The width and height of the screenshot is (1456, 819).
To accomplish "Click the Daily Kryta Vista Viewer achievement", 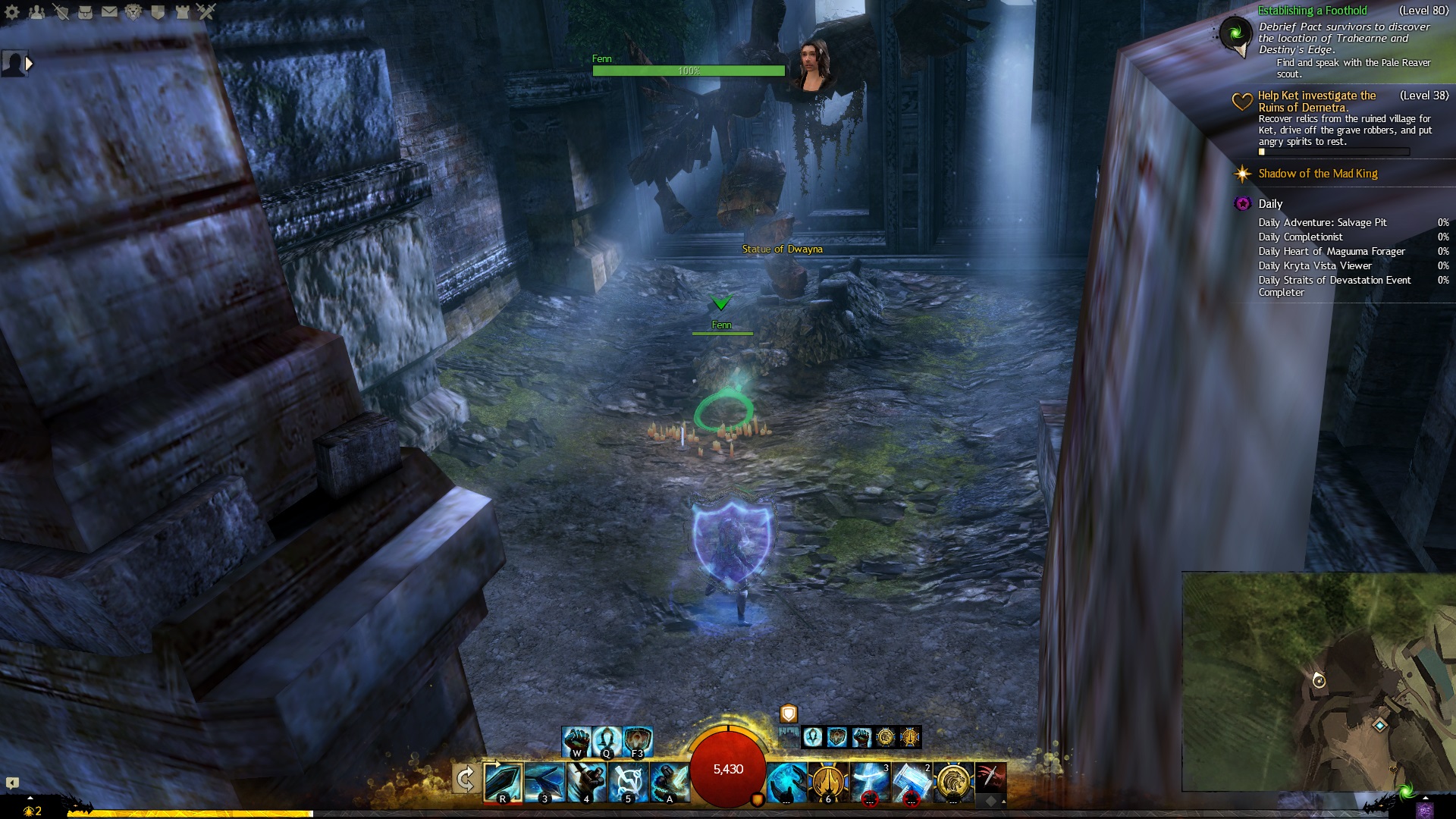I will [1314, 265].
